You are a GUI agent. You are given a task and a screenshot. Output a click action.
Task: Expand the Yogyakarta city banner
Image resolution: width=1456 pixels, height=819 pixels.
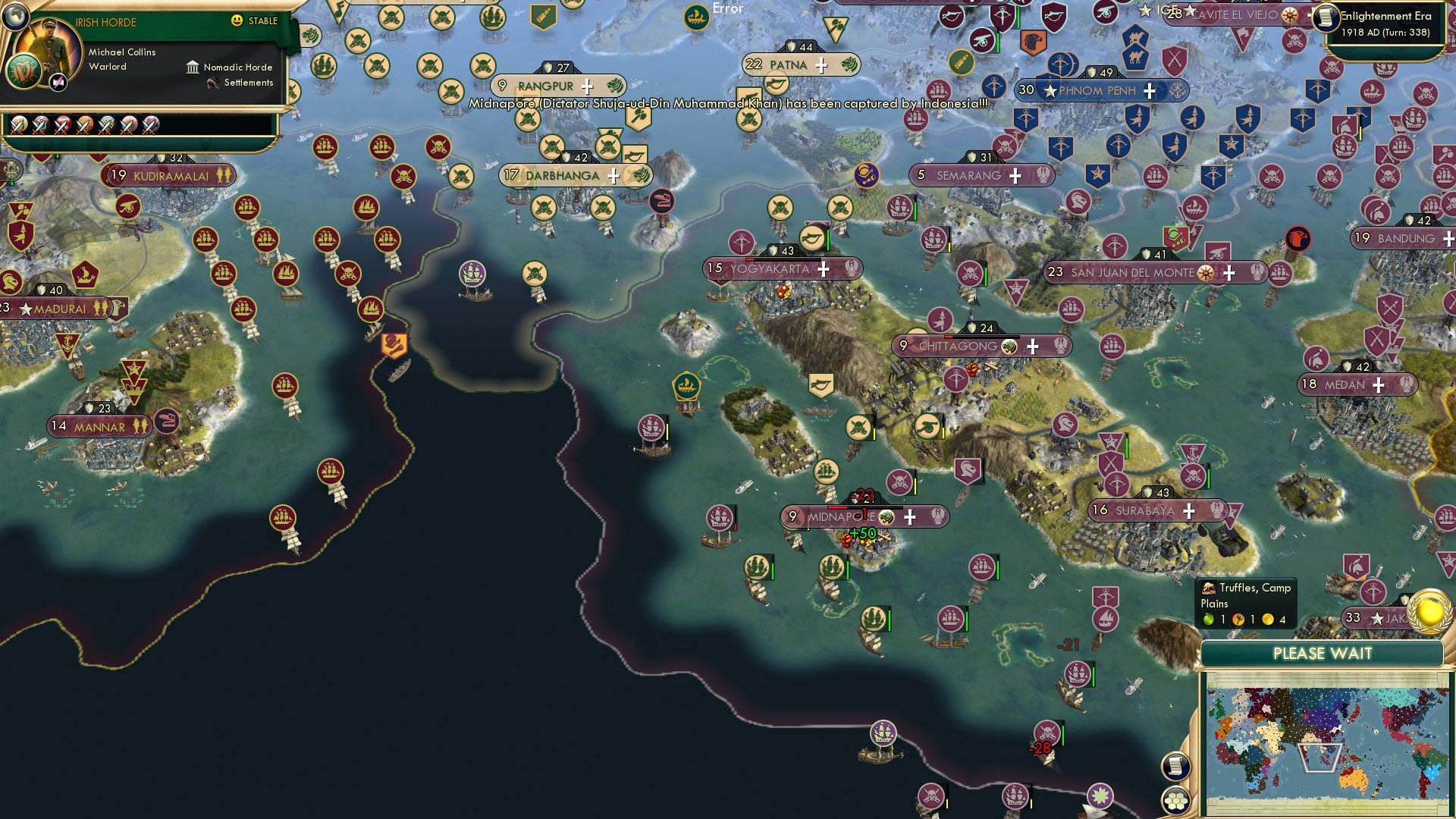pos(825,268)
